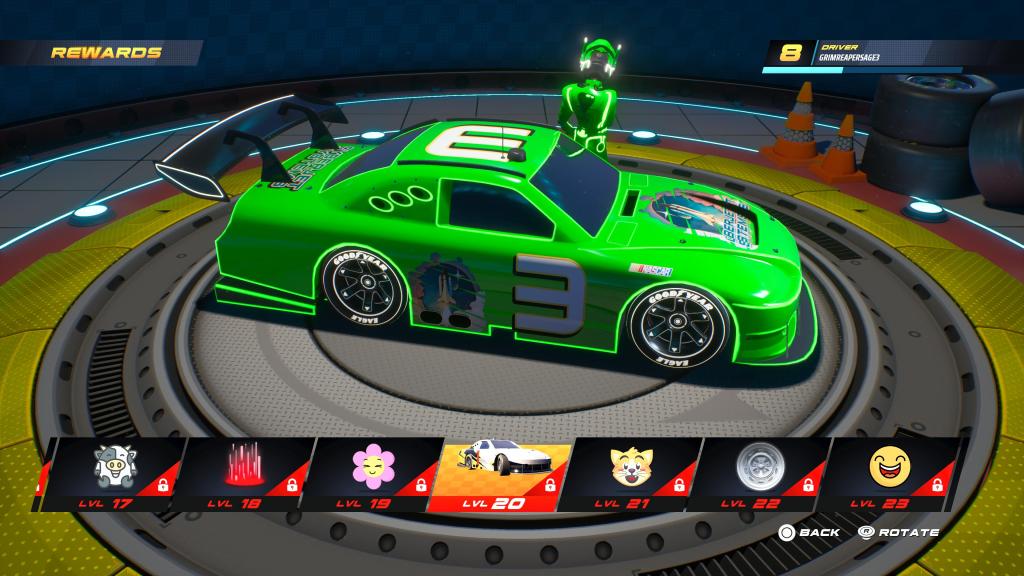Choose the cat emoji level 21 reward
1024x576 pixels.
coord(627,472)
